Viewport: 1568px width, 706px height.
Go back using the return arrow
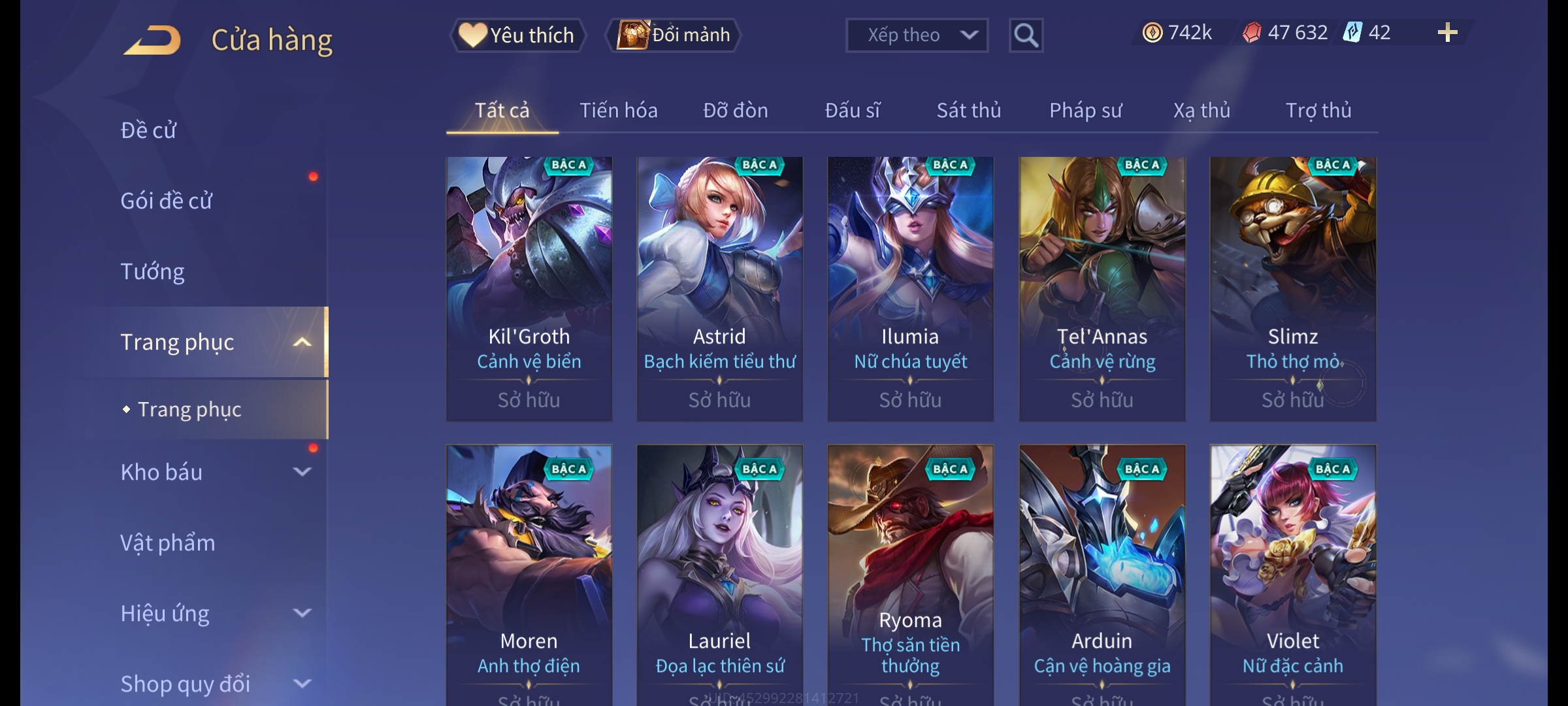click(152, 40)
